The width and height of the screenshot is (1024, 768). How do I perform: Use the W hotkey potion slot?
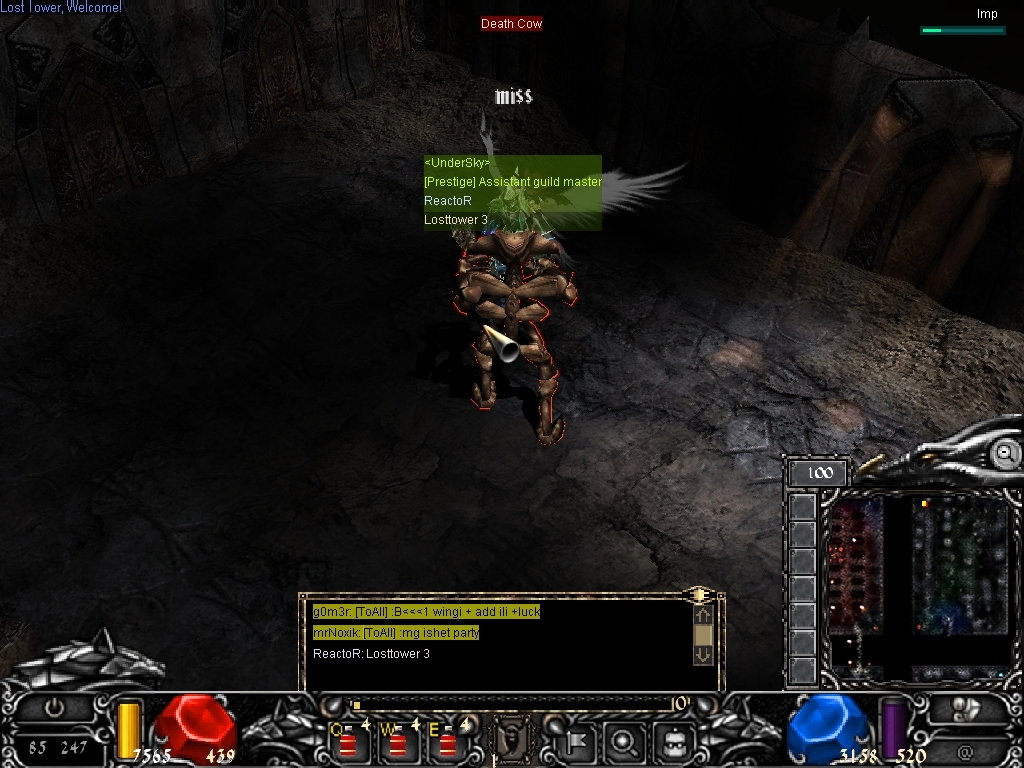click(398, 742)
